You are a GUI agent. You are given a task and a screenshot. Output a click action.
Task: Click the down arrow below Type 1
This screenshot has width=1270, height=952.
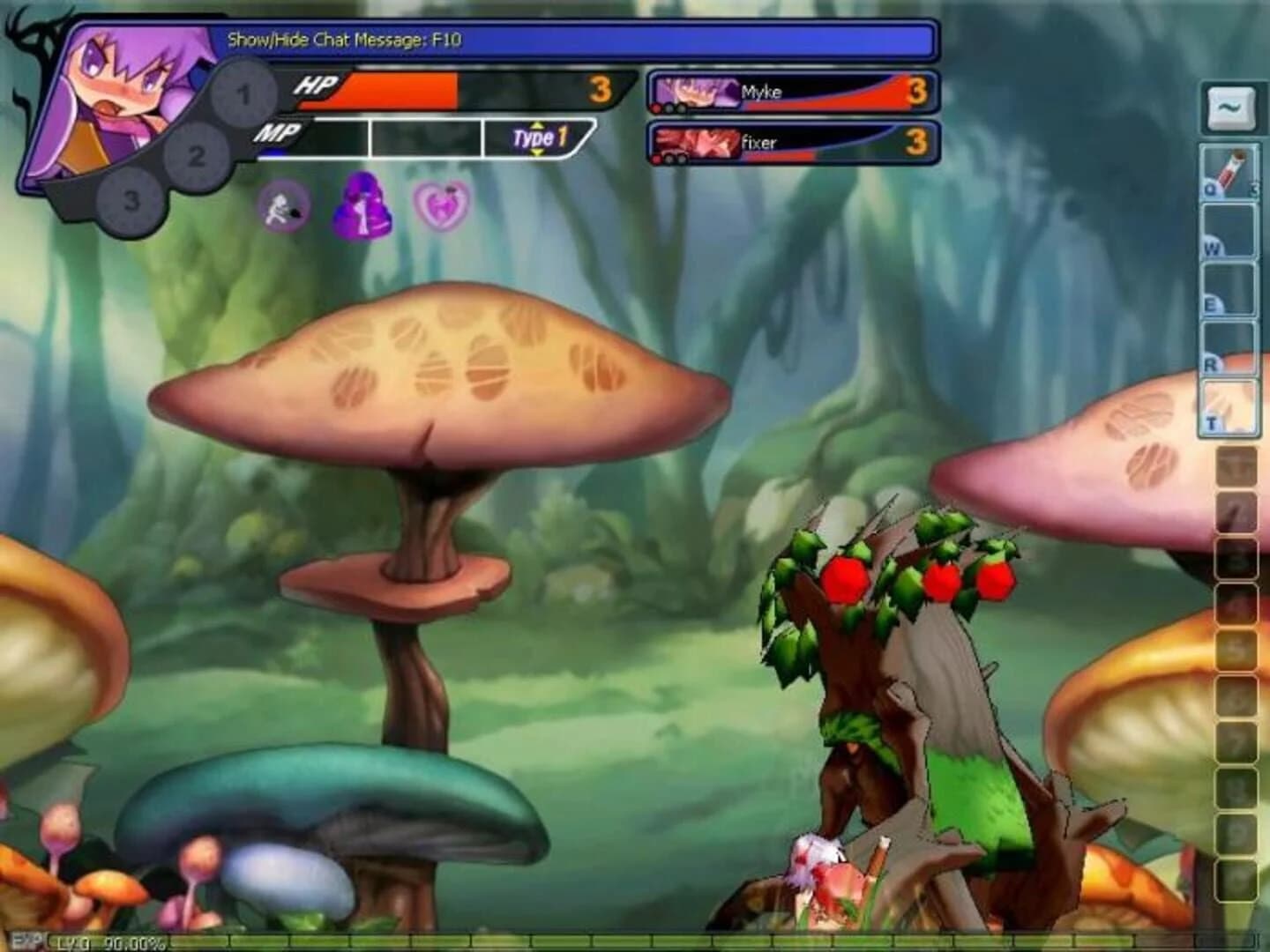pos(537,152)
